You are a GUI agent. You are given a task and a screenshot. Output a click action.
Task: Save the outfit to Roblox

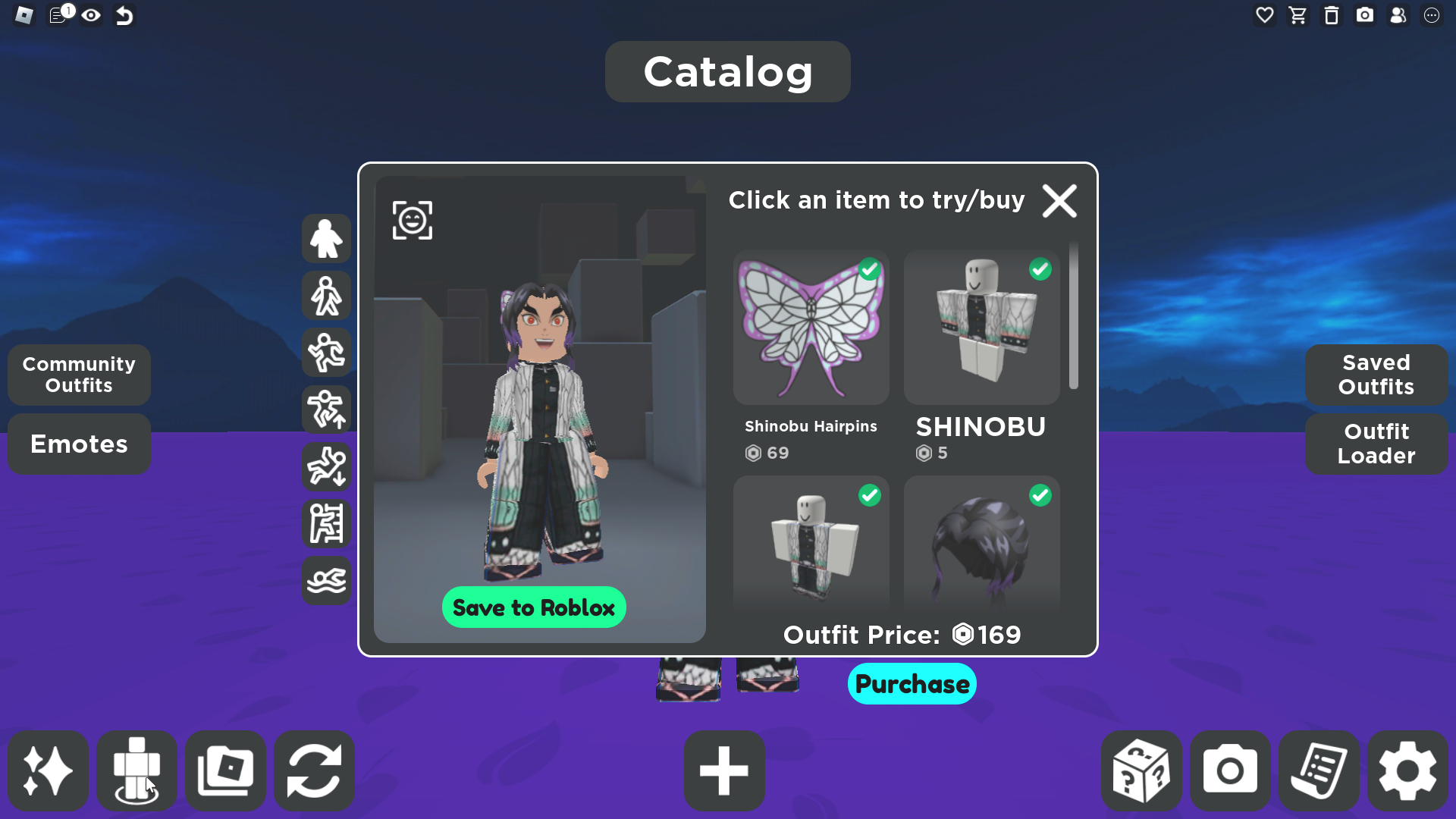click(x=534, y=607)
